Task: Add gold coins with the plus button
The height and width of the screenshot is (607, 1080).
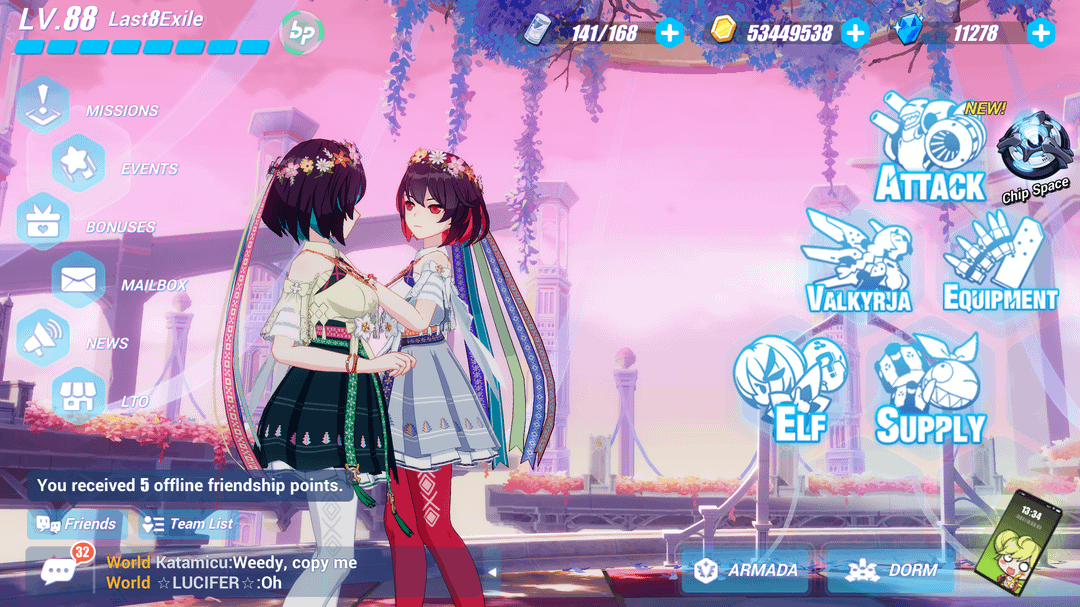Action: (855, 33)
